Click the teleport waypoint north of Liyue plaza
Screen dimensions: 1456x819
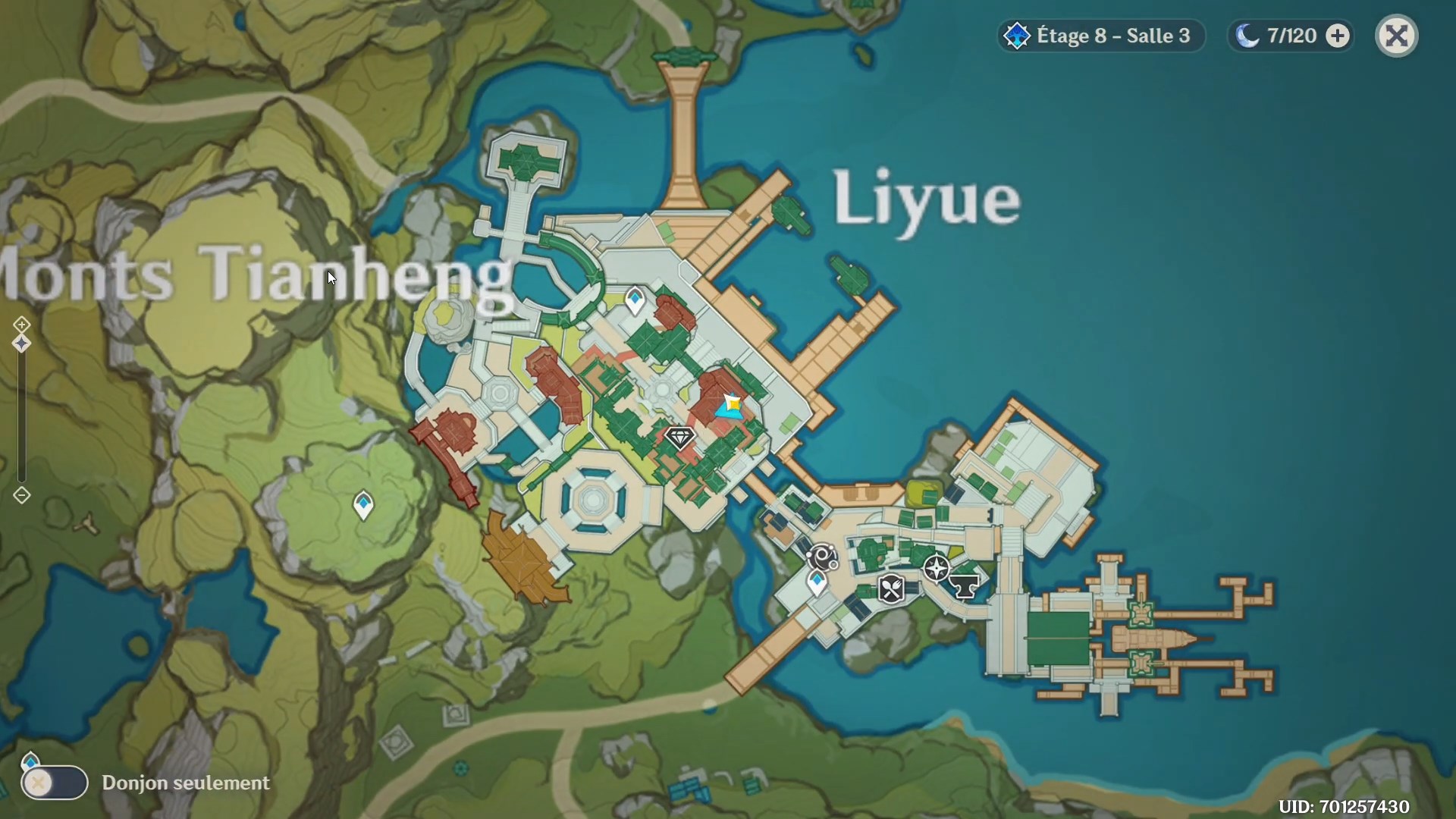coord(635,299)
